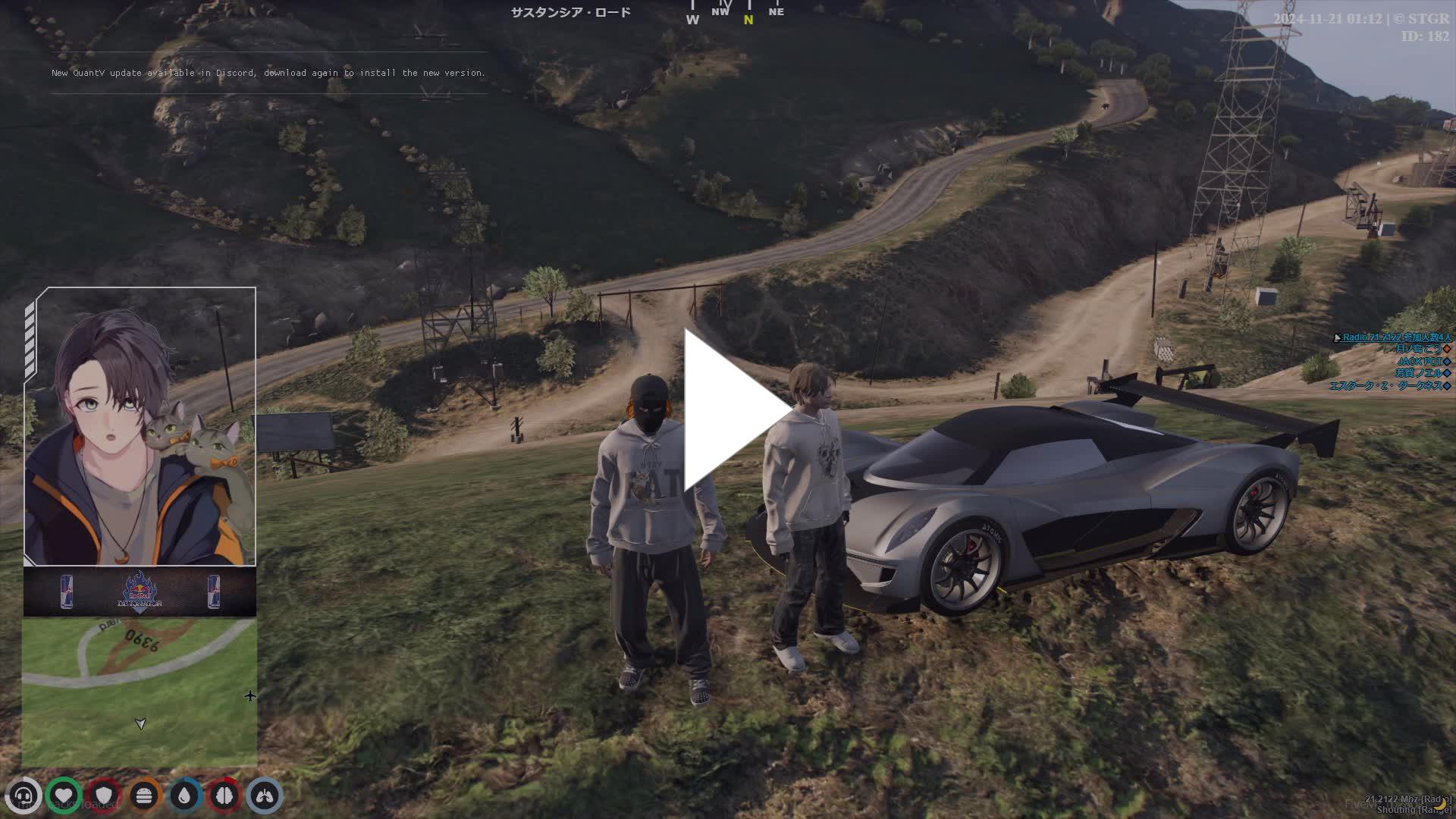This screenshot has height=819, width=1456.
Task: Click the headset voice status icon
Action: coord(24,795)
